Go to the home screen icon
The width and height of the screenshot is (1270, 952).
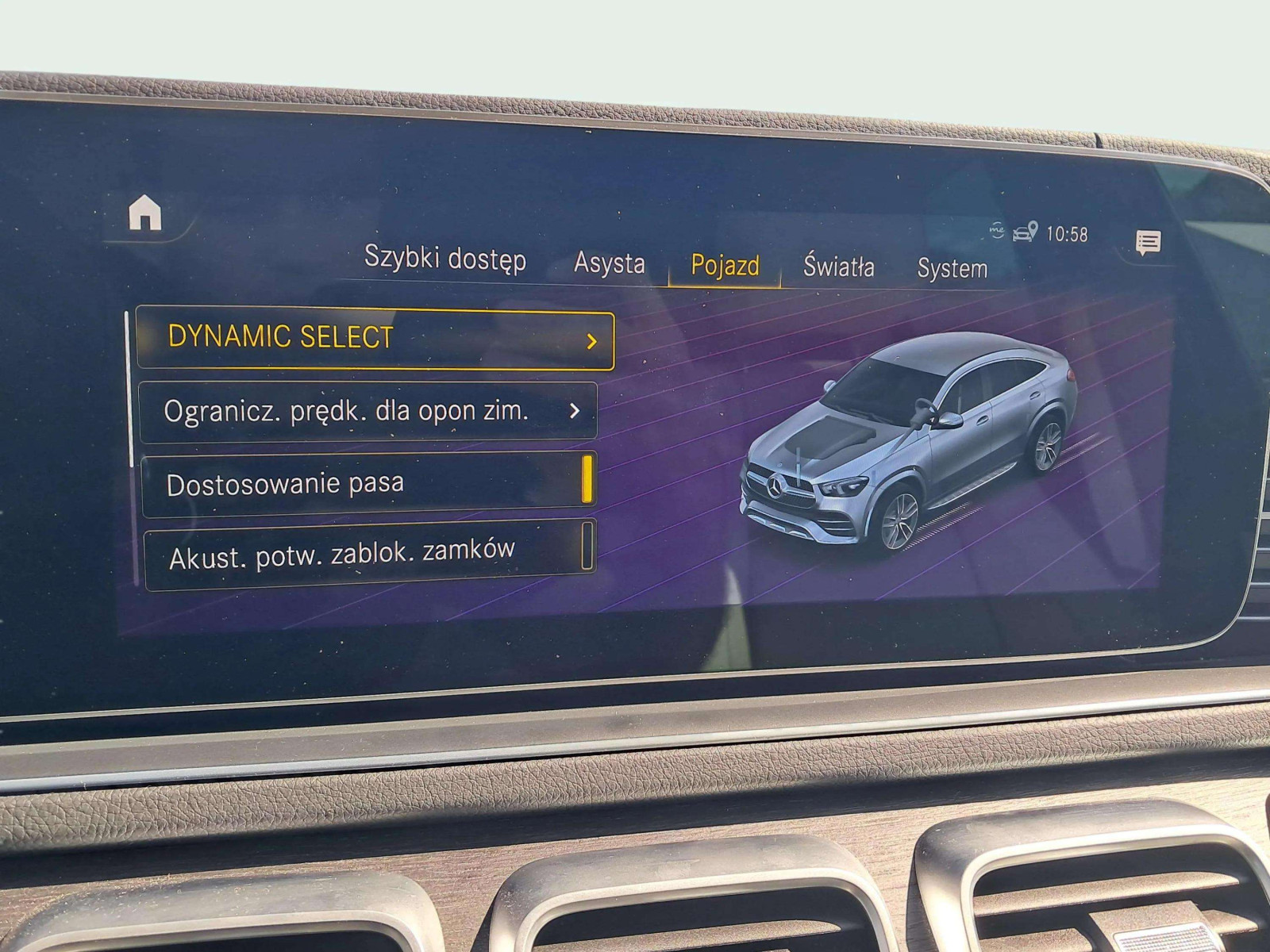145,213
